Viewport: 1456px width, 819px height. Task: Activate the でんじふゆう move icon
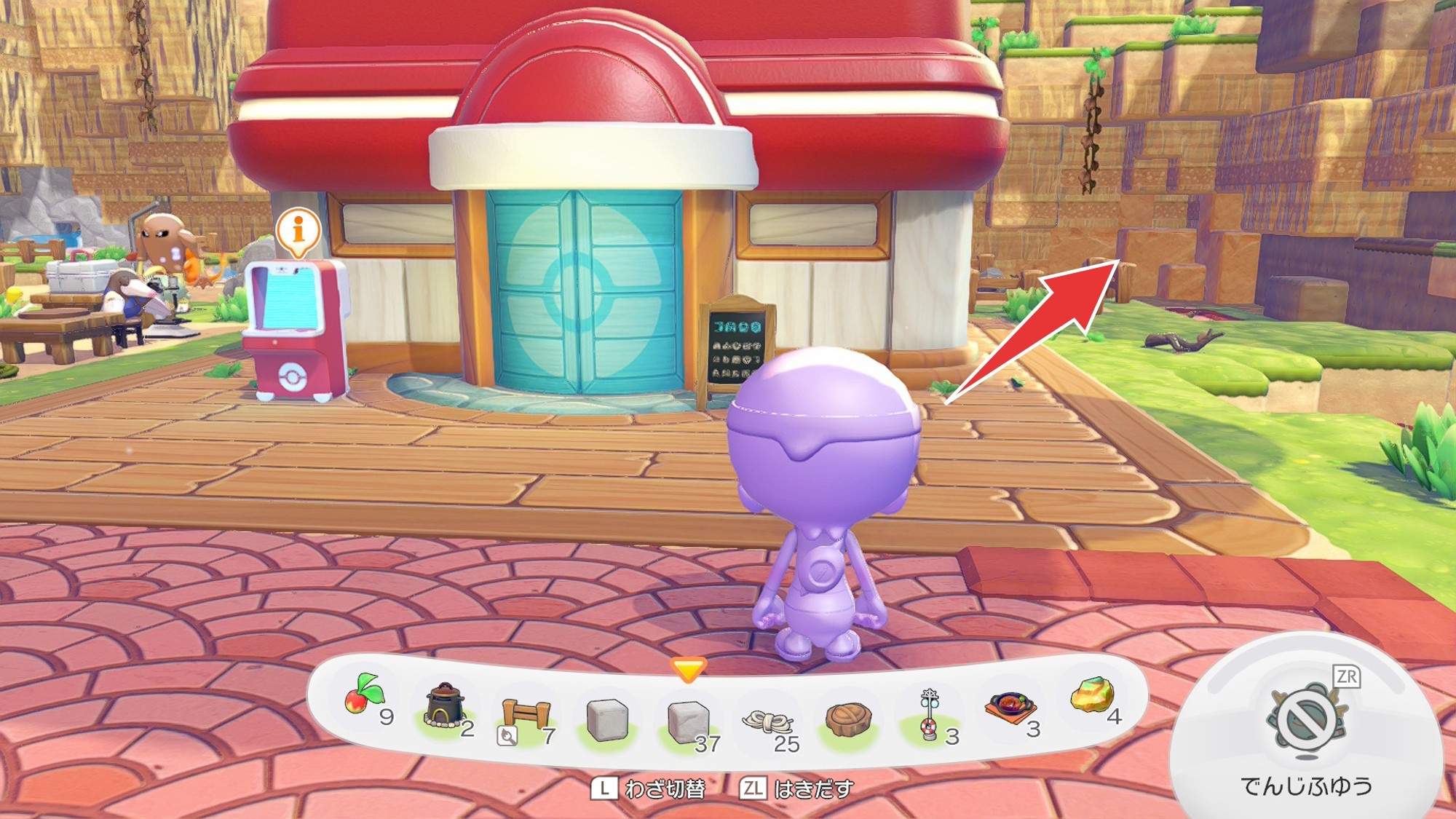(1307, 720)
